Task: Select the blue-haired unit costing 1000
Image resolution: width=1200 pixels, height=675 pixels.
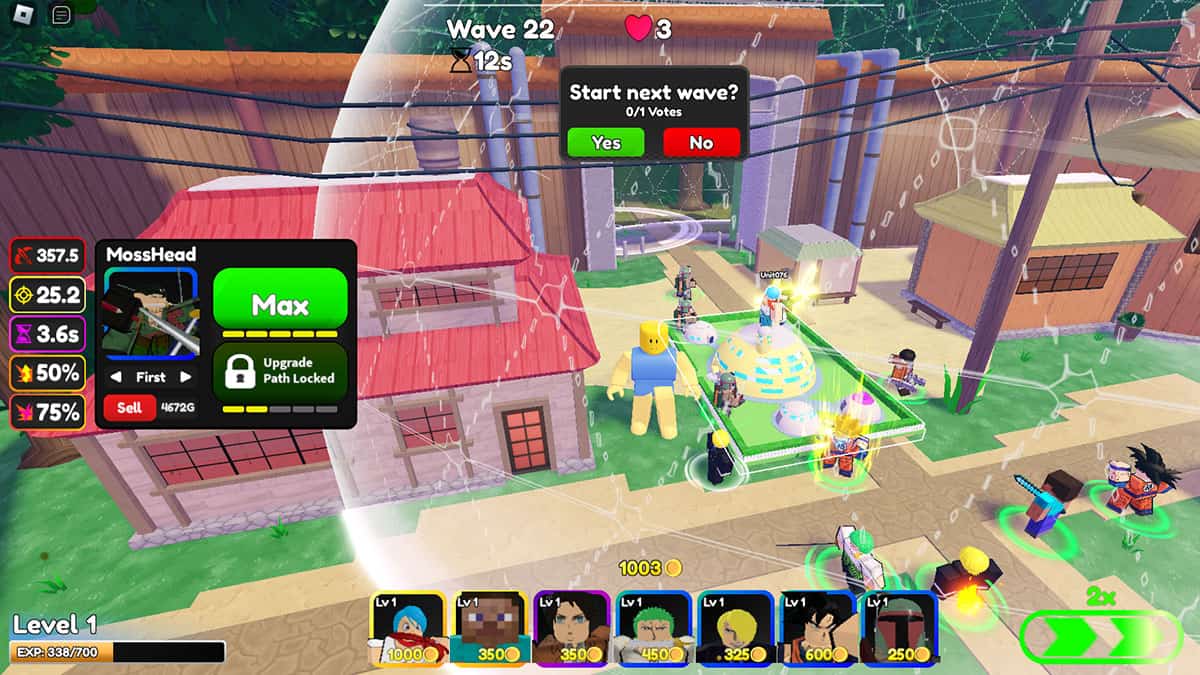Action: (408, 627)
